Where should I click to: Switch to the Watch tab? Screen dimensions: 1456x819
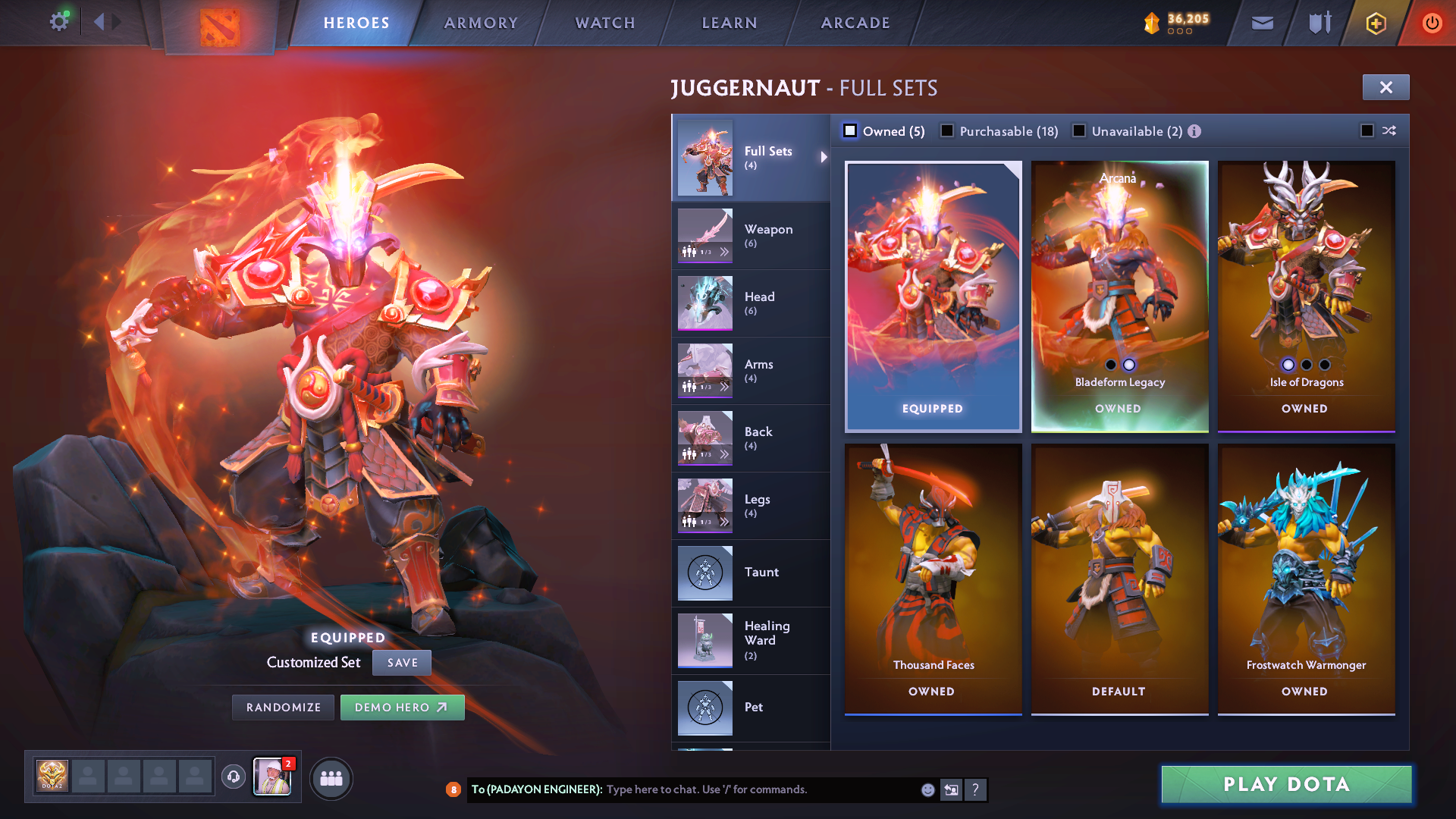605,23
